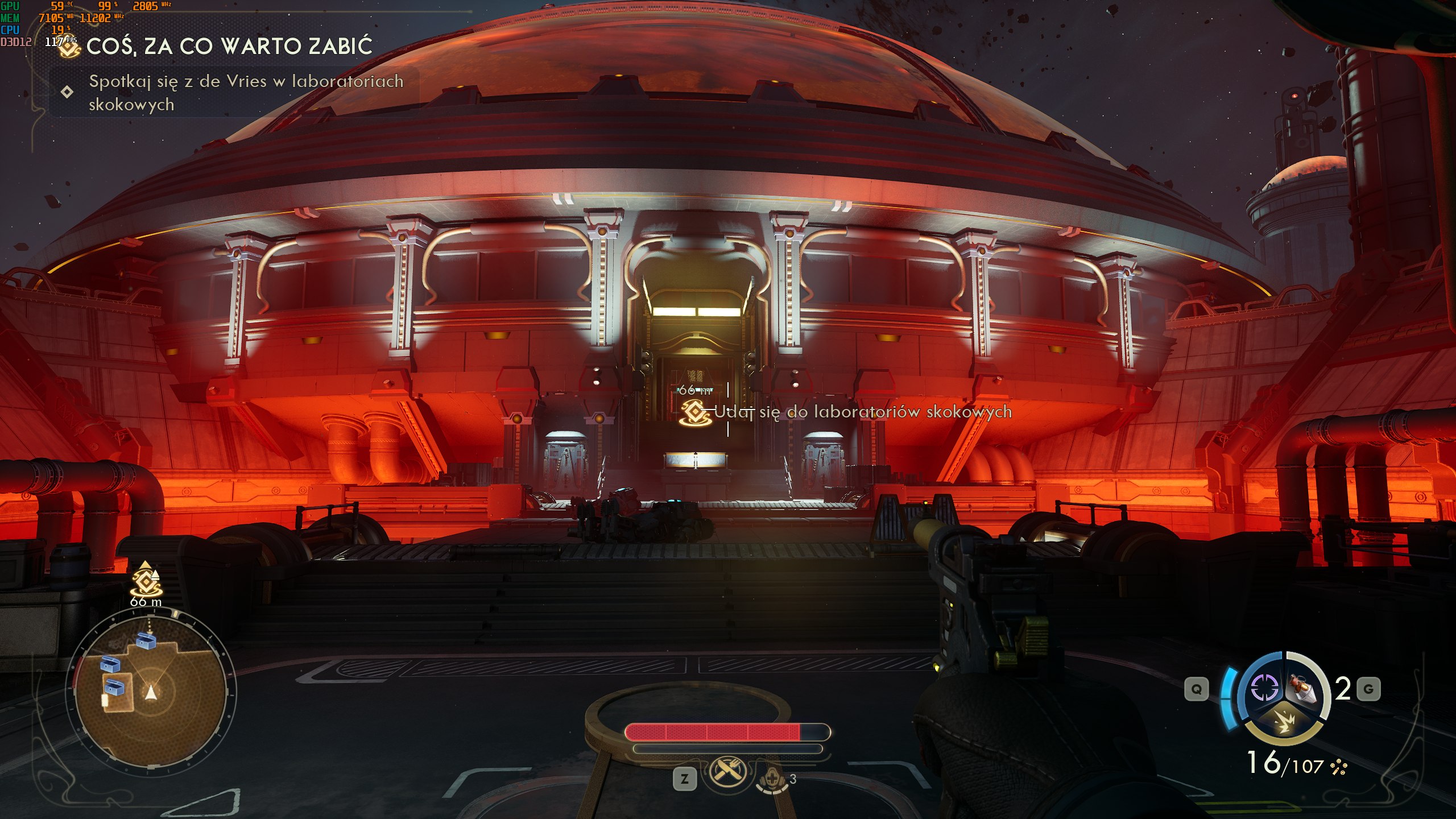Use the medical inhaler icon
Image resolution: width=1456 pixels, height=819 pixels.
771,778
